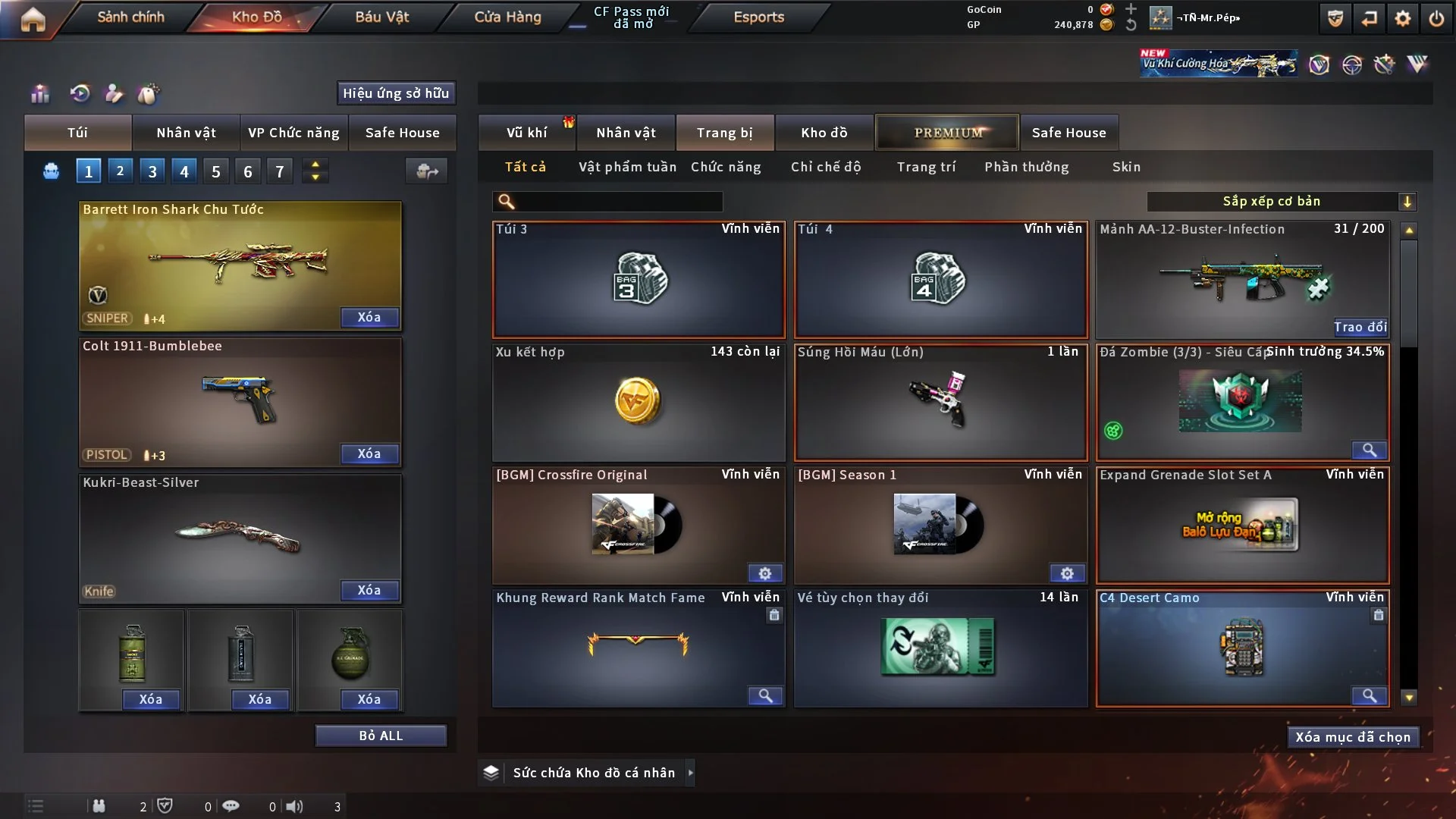Unequip everything with Bỏ ALL
Image resolution: width=1456 pixels, height=819 pixels.
381,736
